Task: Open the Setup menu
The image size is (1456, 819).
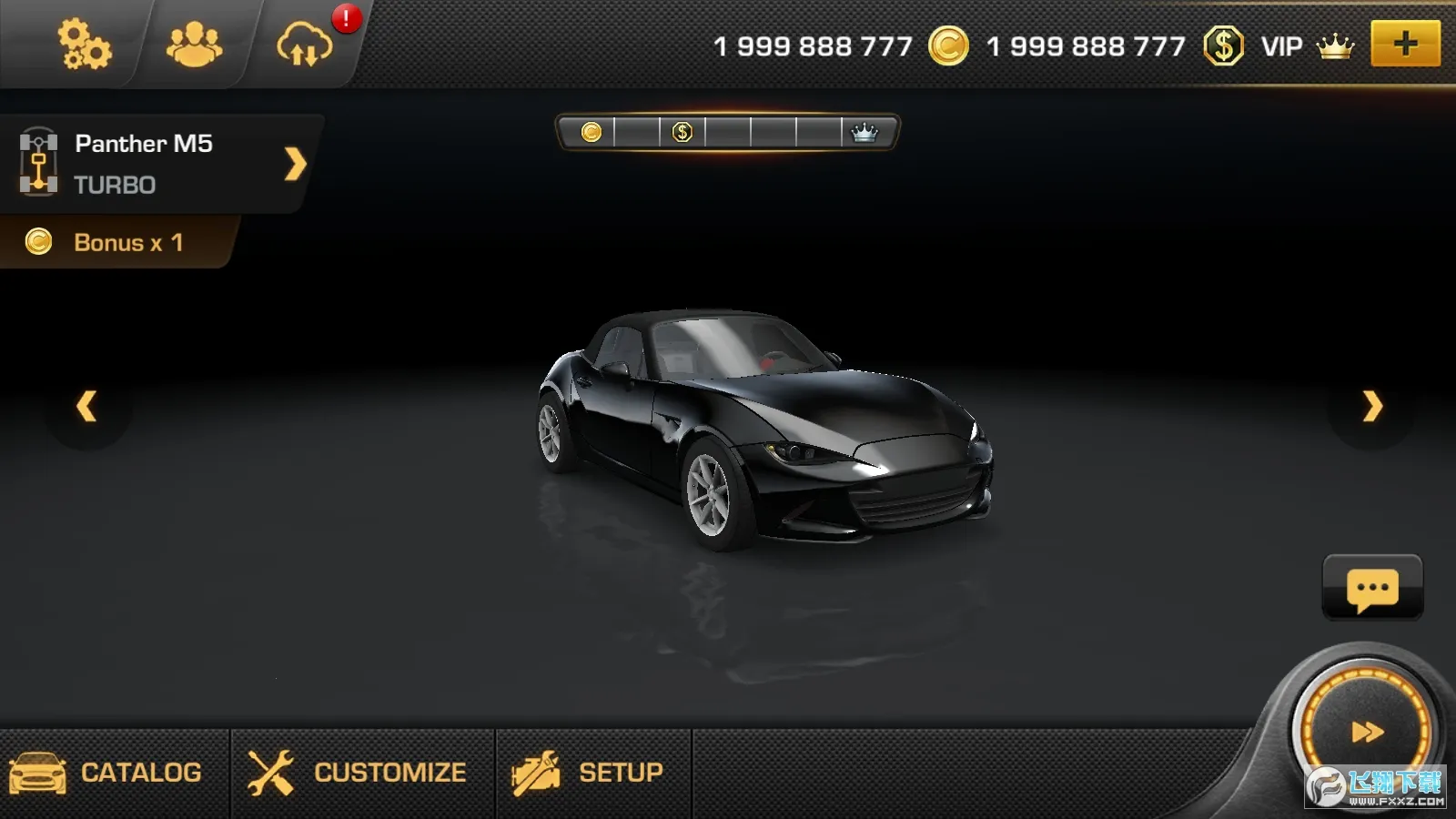Action: pos(590,773)
